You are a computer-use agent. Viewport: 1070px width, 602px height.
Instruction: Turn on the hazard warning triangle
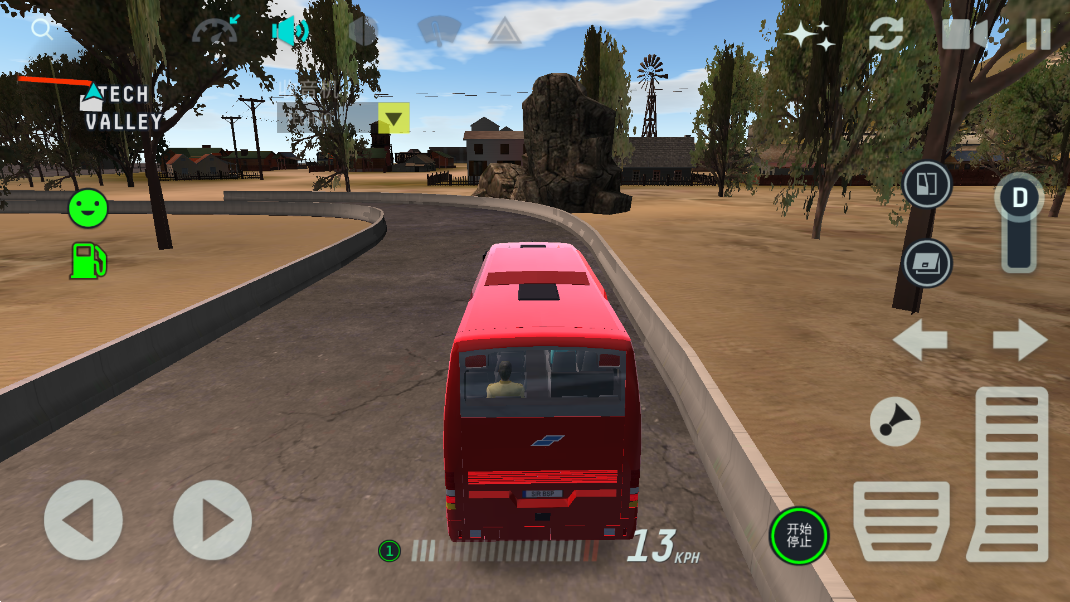[507, 32]
